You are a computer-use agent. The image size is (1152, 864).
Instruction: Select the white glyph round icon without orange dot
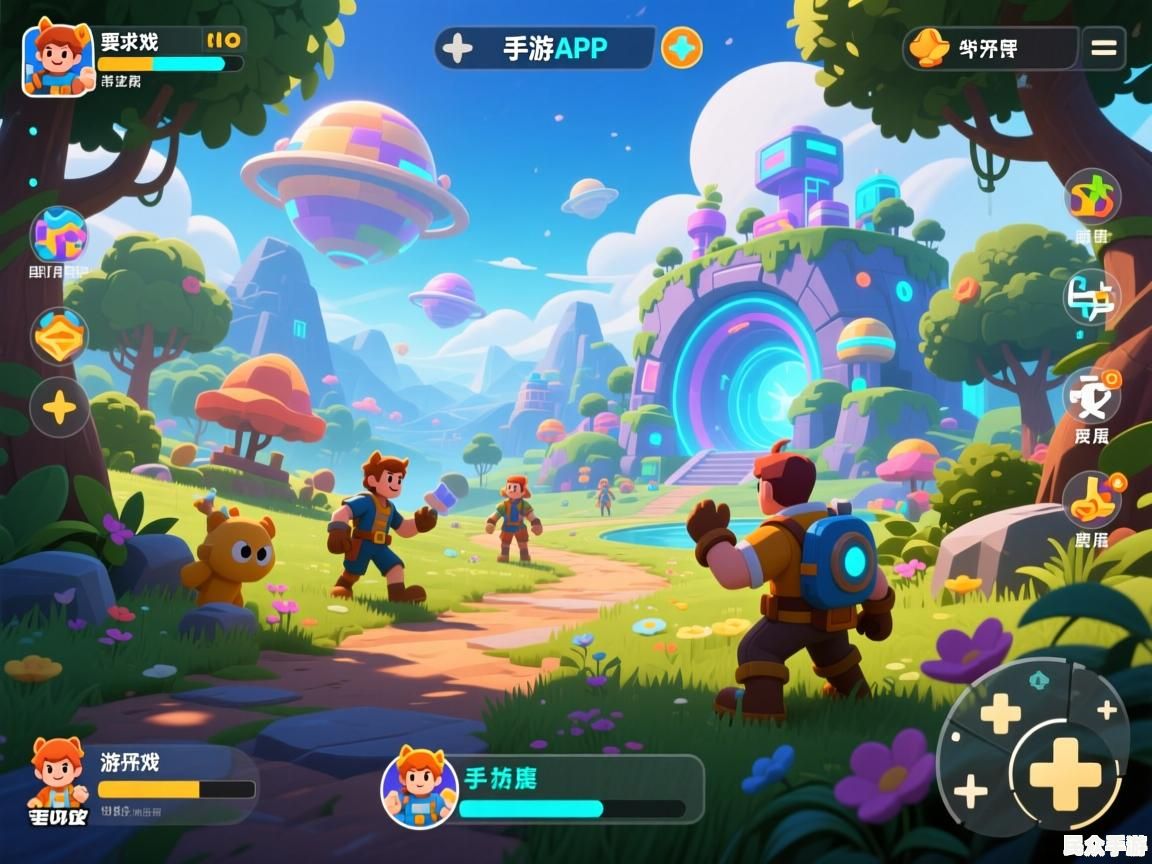click(x=1091, y=297)
